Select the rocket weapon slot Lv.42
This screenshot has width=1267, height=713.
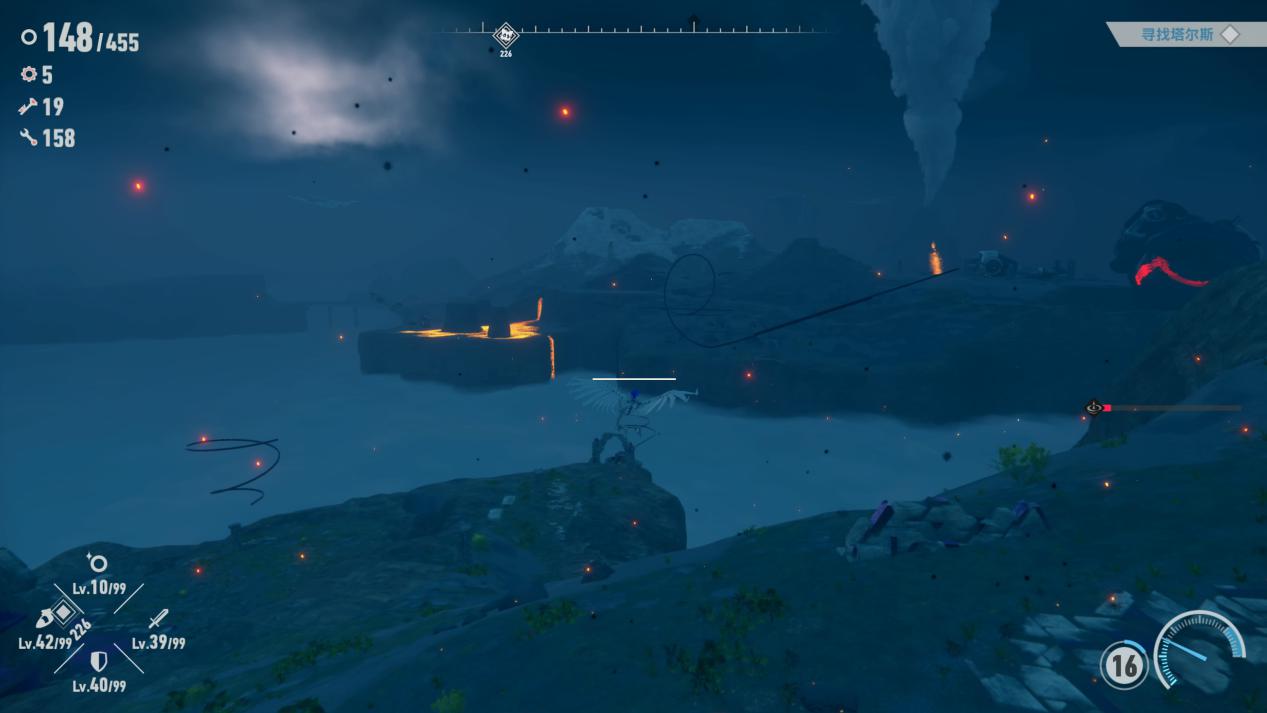[x=46, y=619]
